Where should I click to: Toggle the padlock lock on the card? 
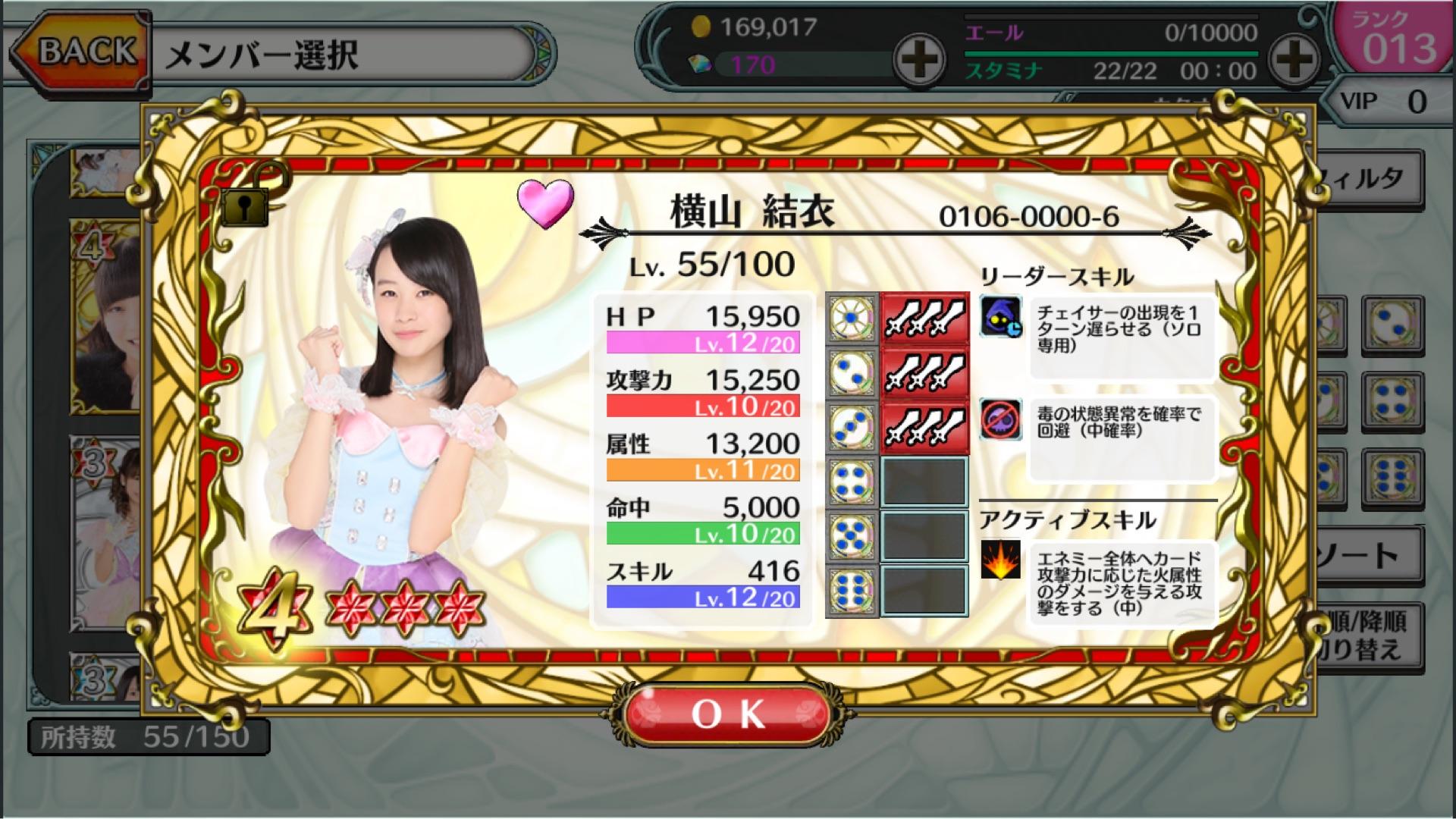pos(245,206)
